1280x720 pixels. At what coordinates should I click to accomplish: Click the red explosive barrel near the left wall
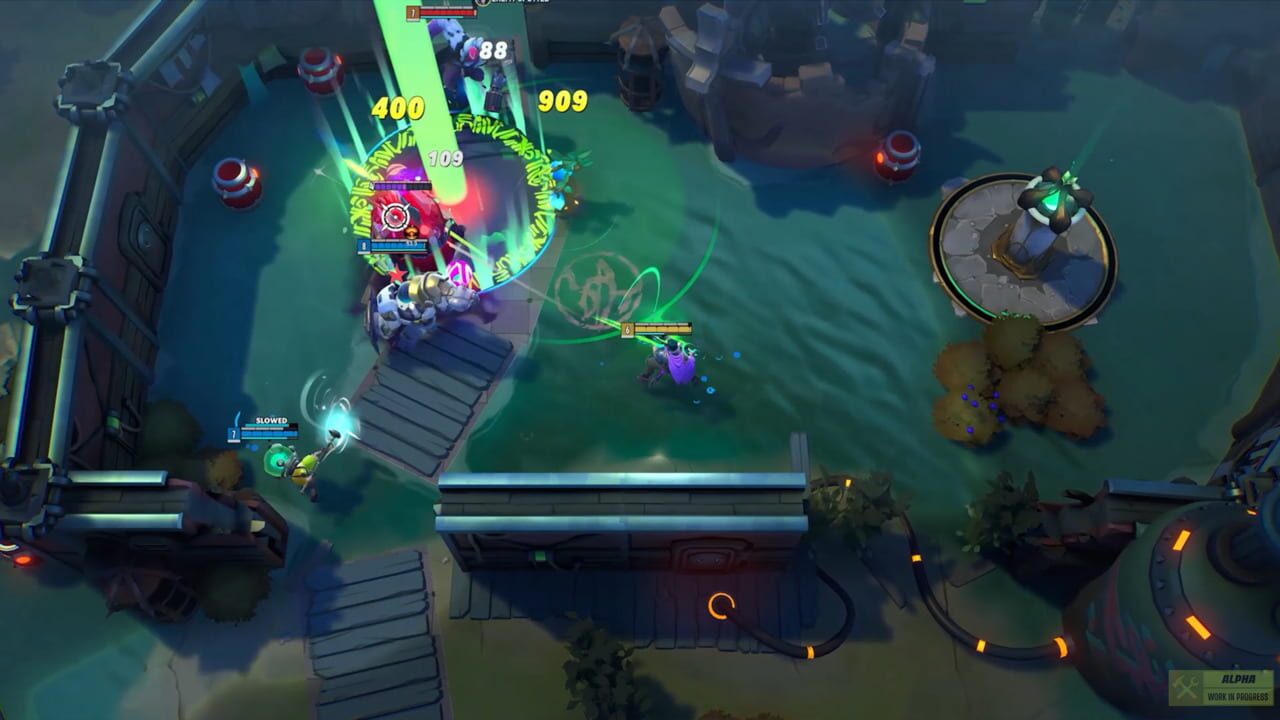(236, 180)
